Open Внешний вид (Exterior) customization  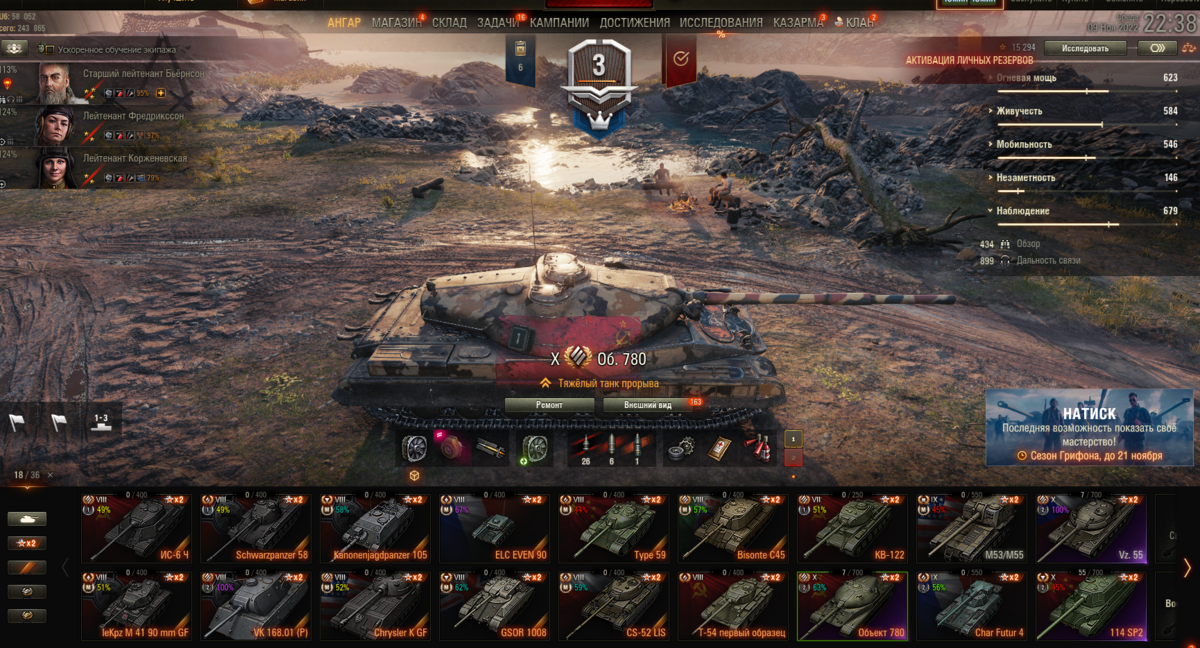(x=647, y=405)
